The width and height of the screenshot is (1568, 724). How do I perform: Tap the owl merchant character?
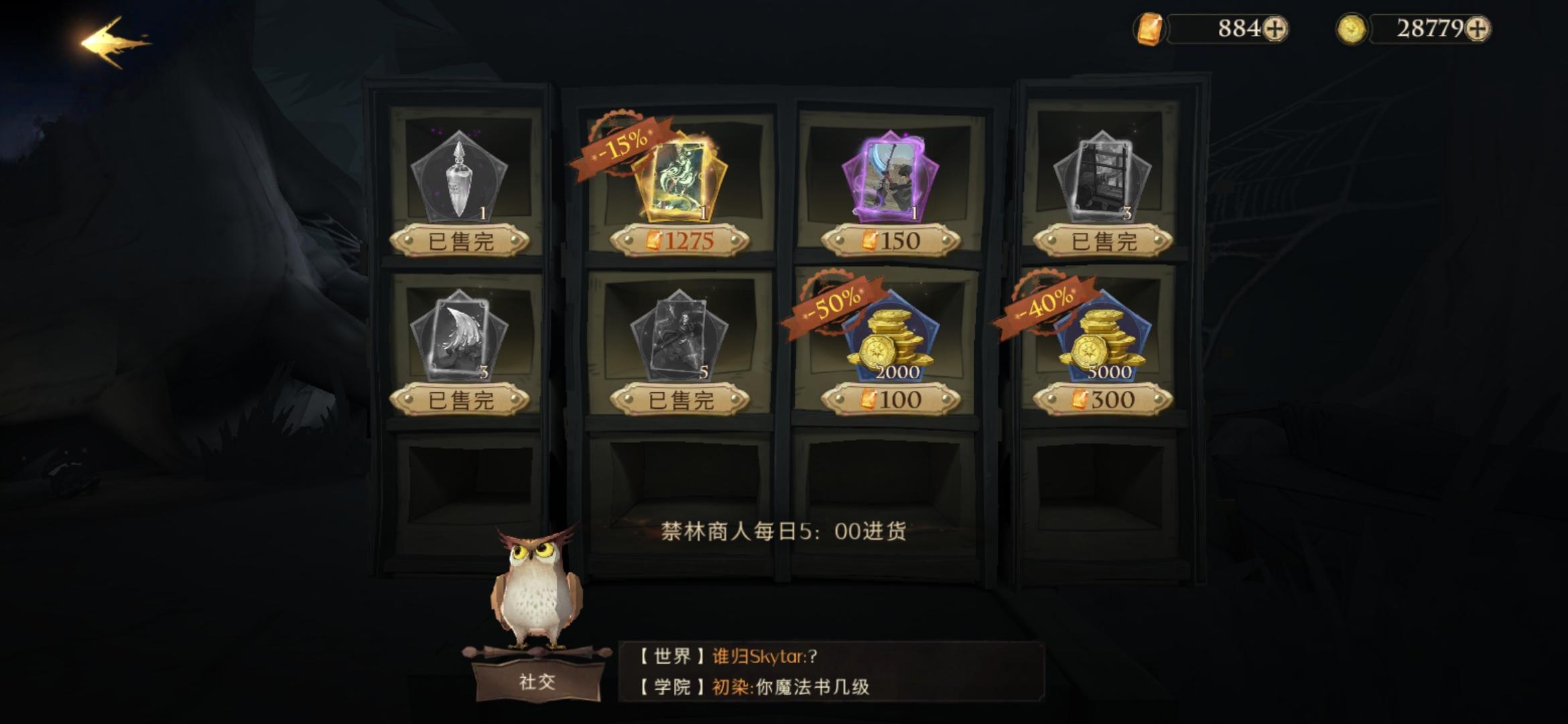coord(536,590)
